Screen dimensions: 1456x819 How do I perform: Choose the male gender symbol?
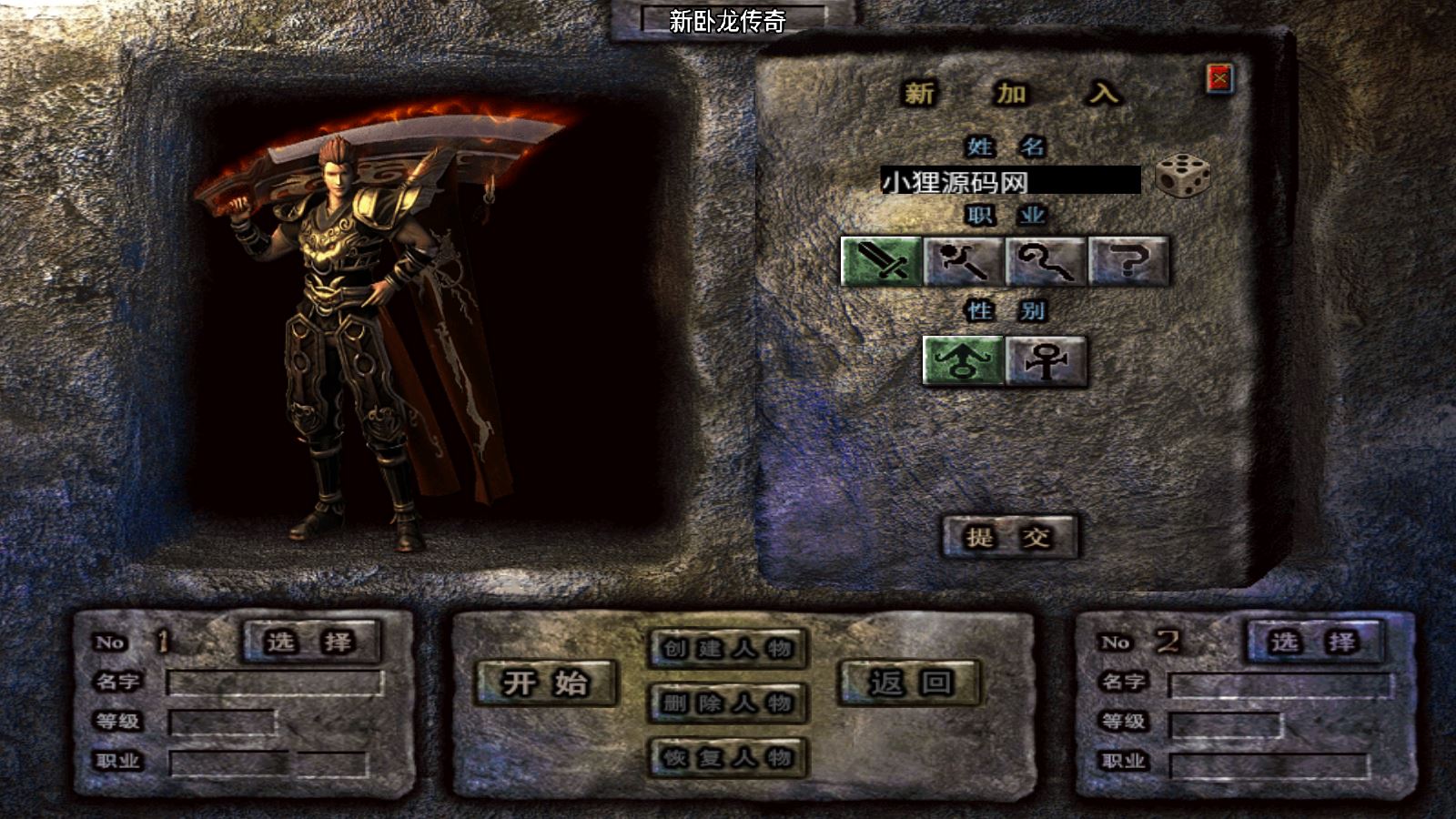pos(963,361)
